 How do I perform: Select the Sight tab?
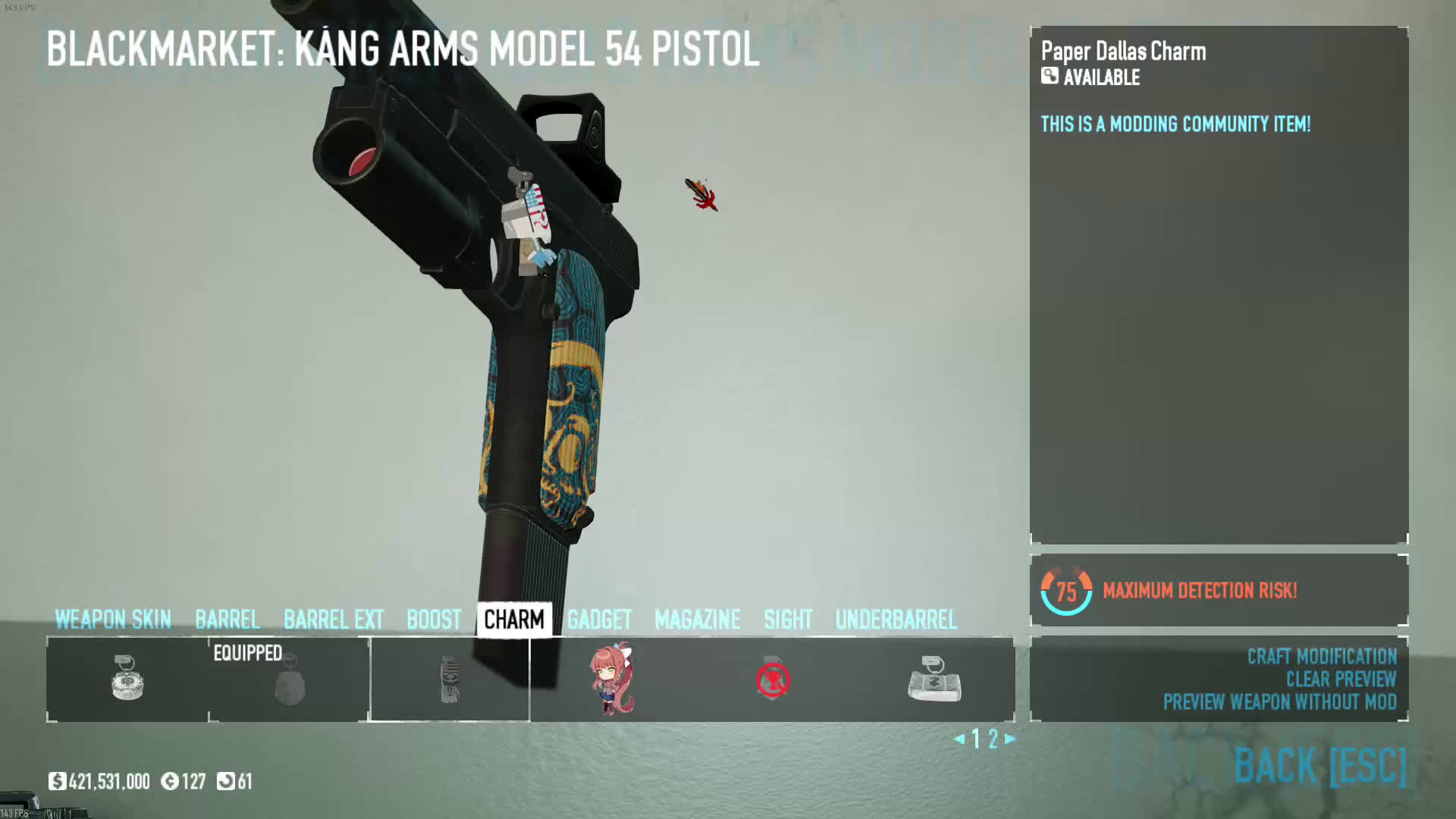click(x=788, y=620)
